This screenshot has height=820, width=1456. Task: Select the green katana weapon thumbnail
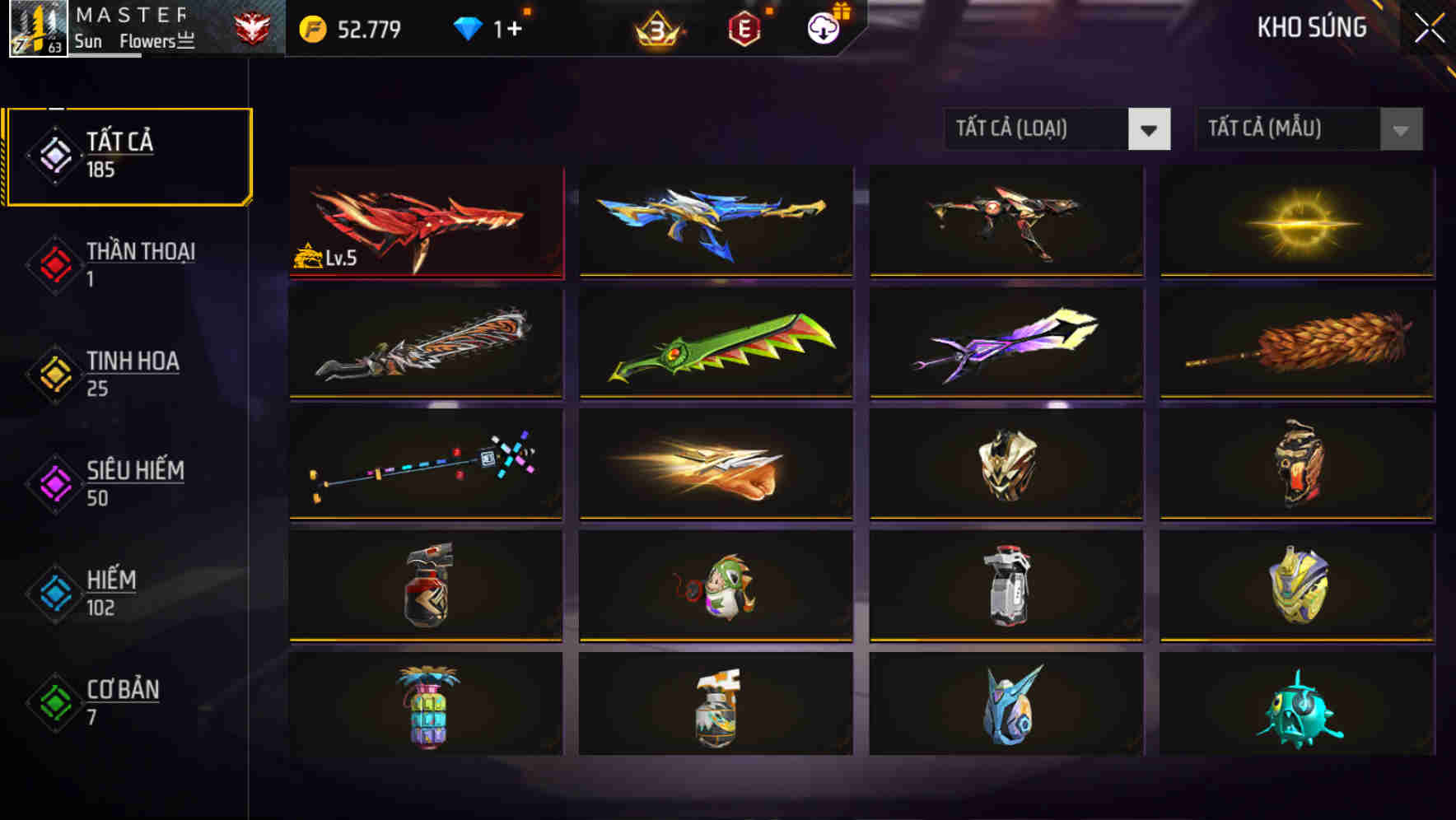pos(716,343)
